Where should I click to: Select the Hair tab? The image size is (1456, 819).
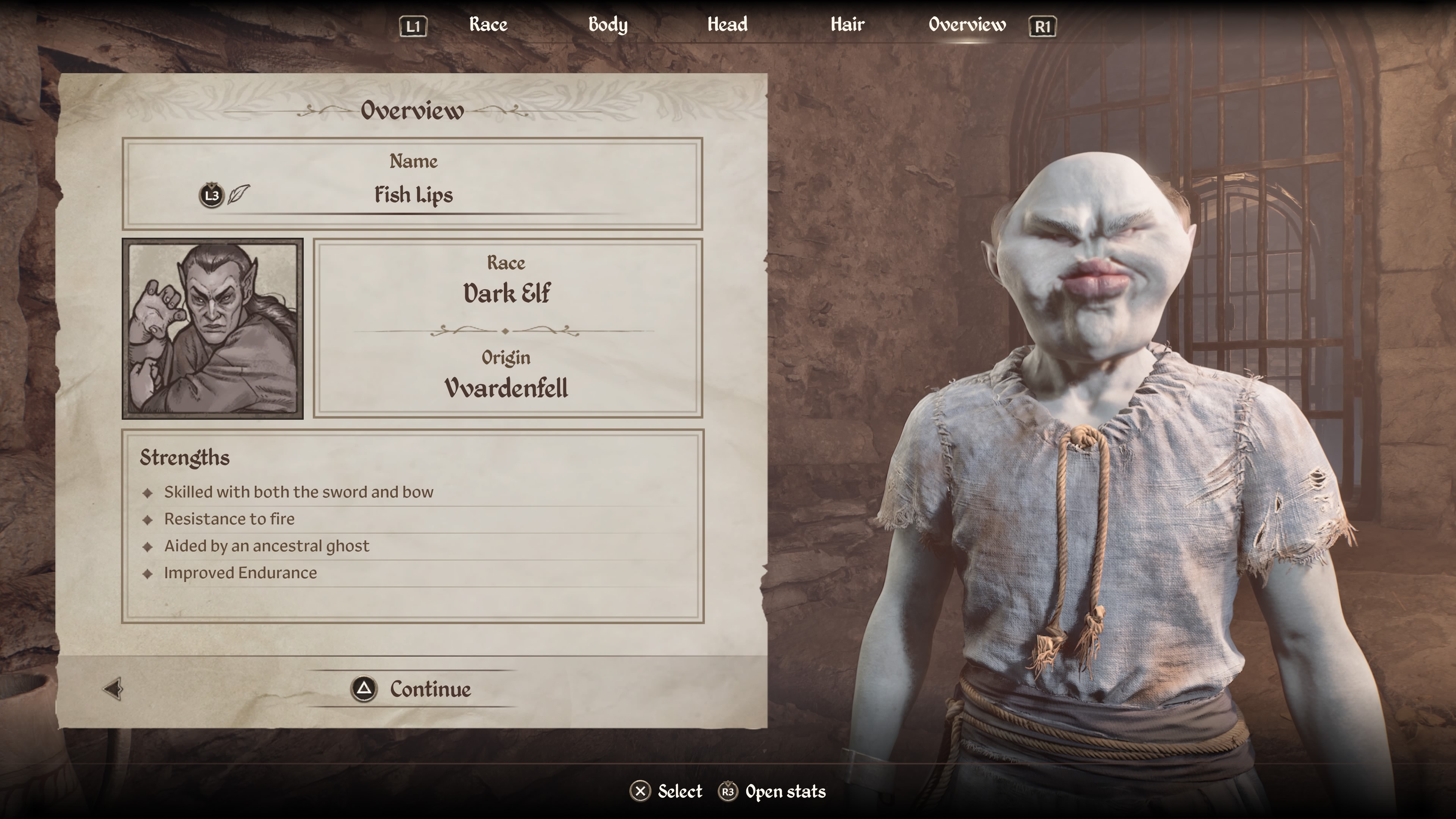[x=847, y=25]
